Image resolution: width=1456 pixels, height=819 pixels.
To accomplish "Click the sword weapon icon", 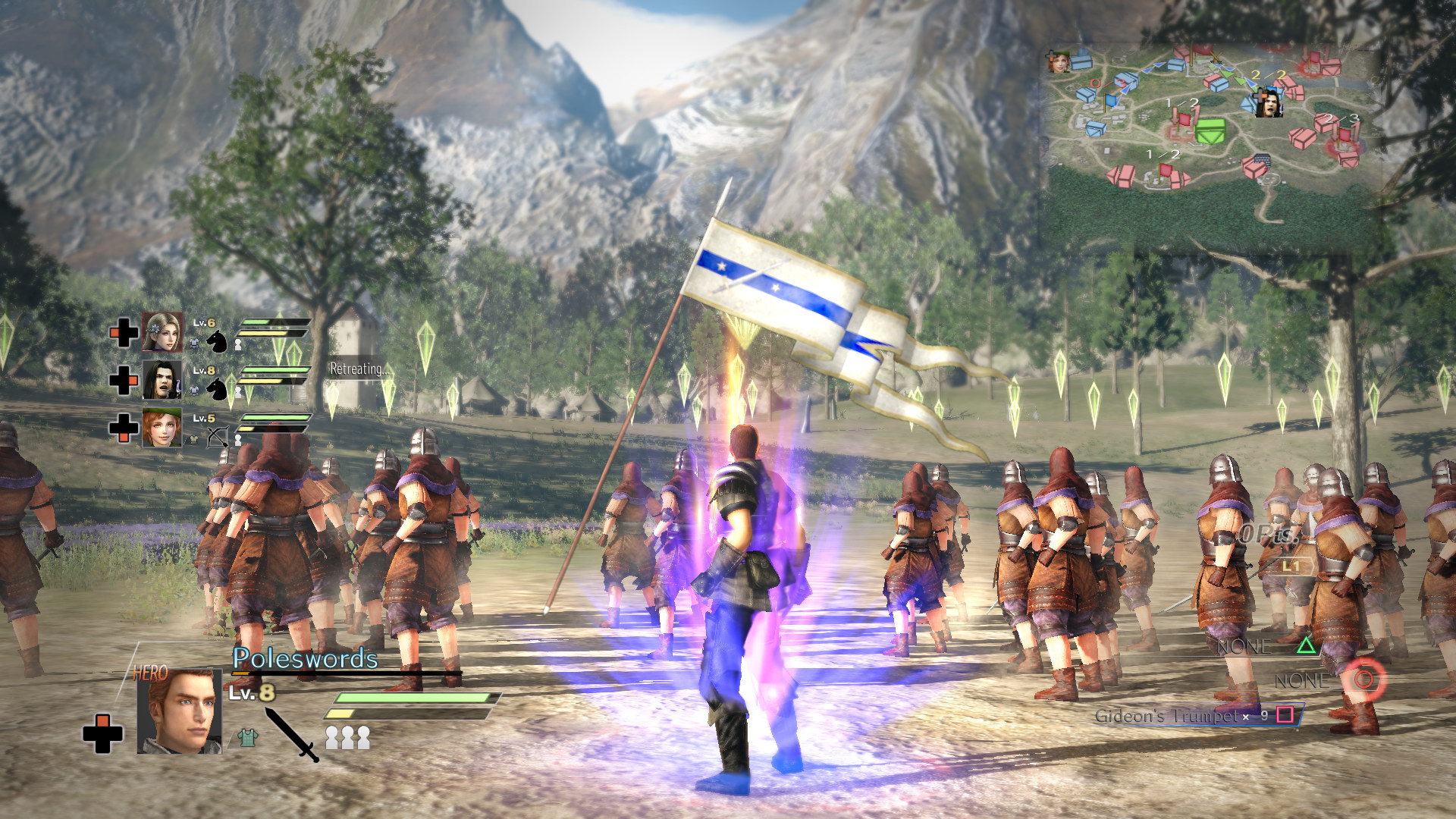I will (x=292, y=734).
